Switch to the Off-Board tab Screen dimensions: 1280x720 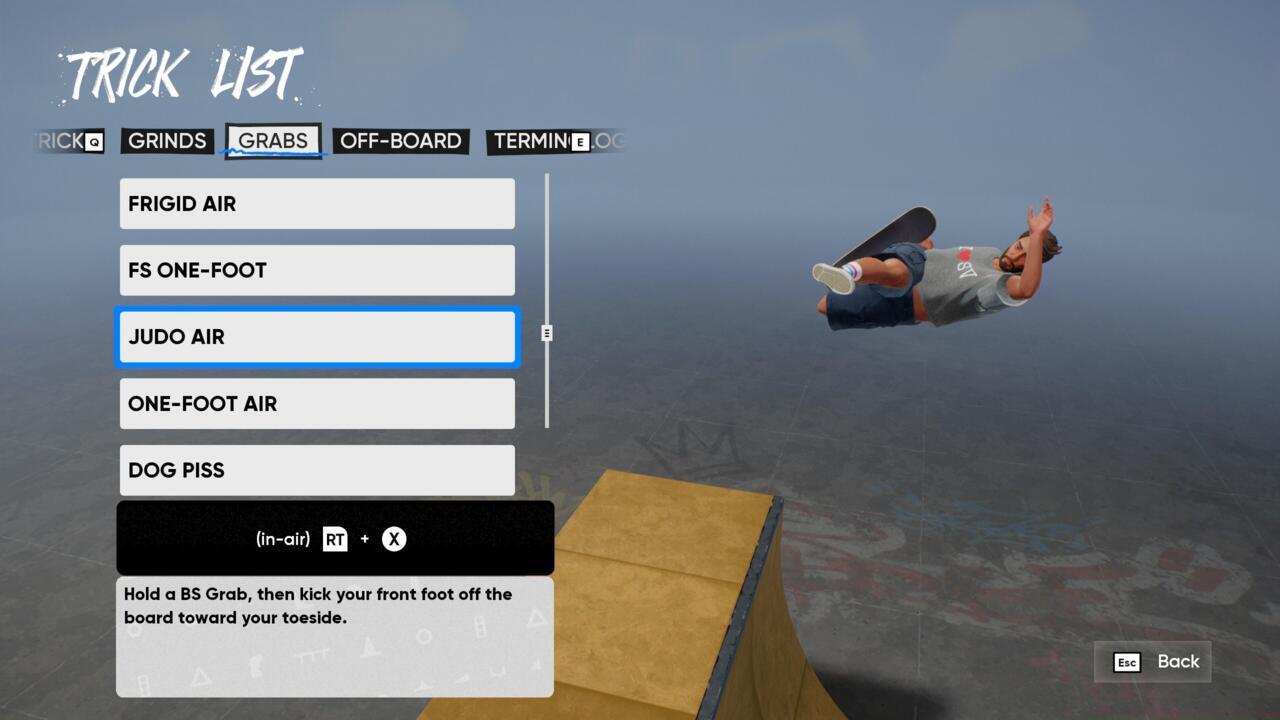click(x=397, y=141)
